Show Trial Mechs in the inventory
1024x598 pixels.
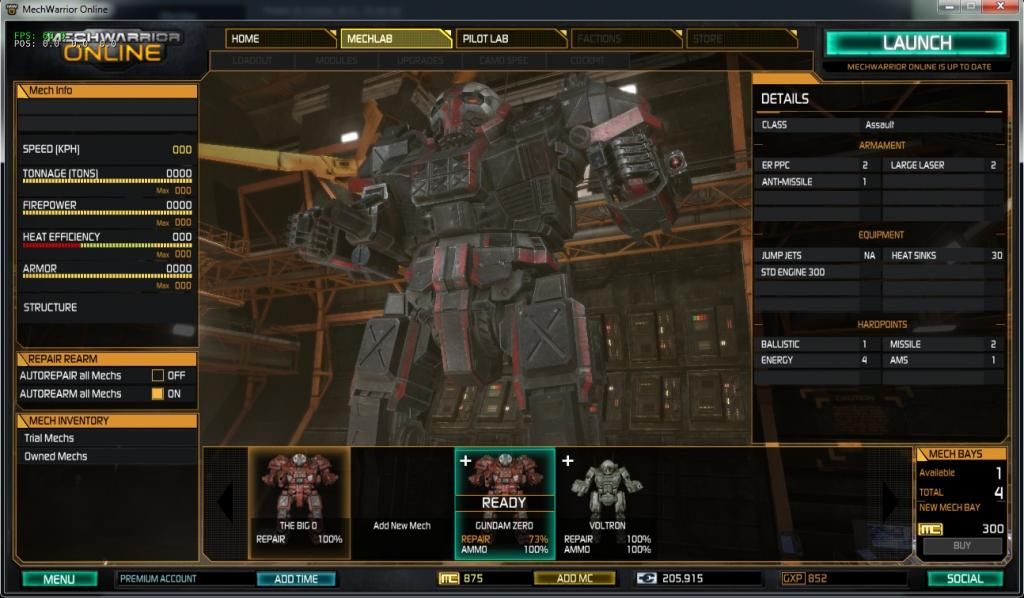coord(50,438)
